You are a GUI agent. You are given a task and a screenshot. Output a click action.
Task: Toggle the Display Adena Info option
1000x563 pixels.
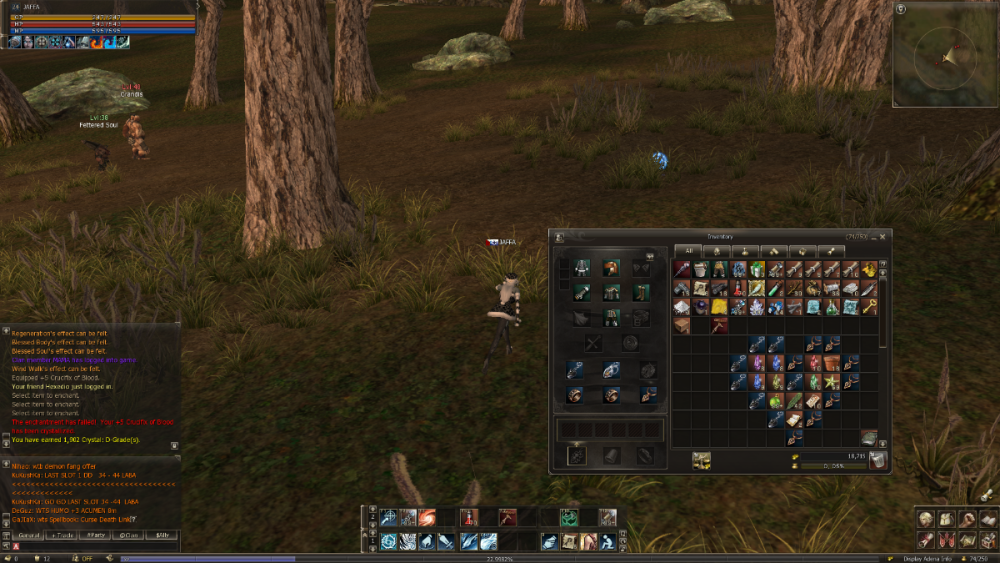[x=930, y=558]
